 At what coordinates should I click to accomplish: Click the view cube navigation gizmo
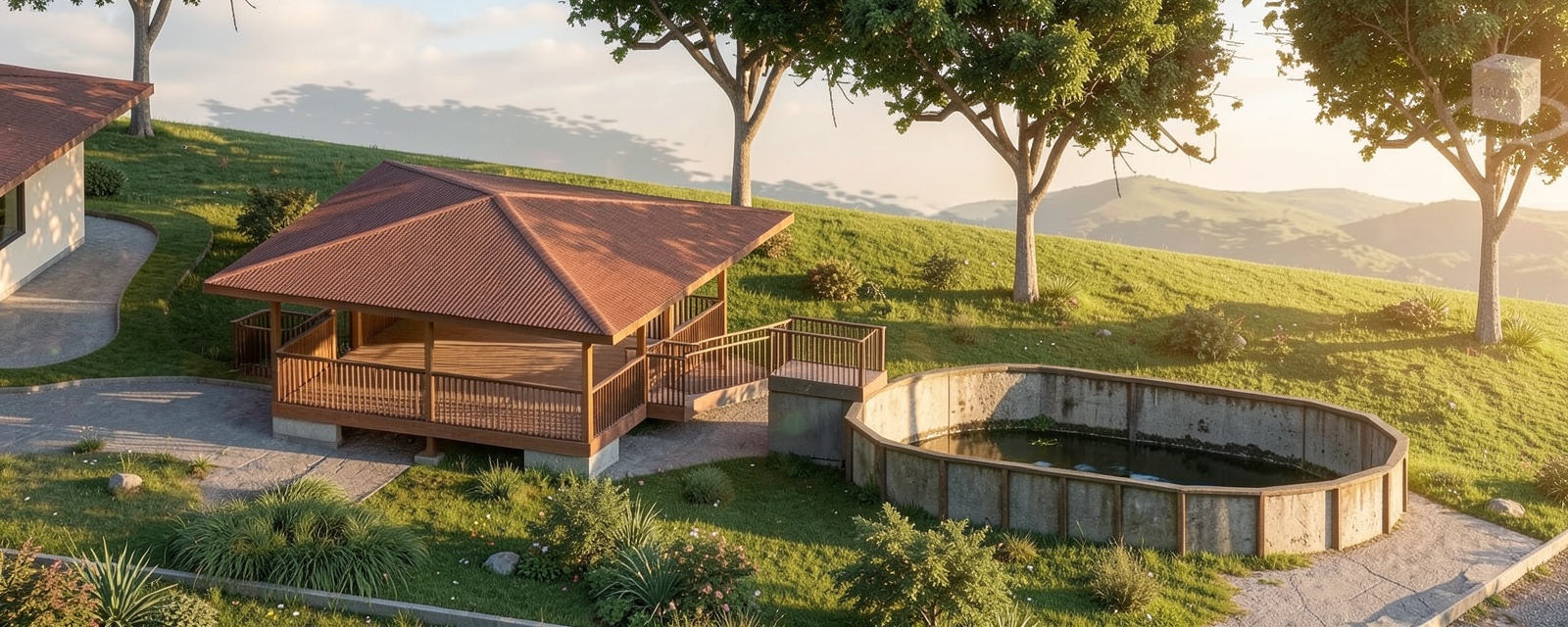pos(1505,89)
